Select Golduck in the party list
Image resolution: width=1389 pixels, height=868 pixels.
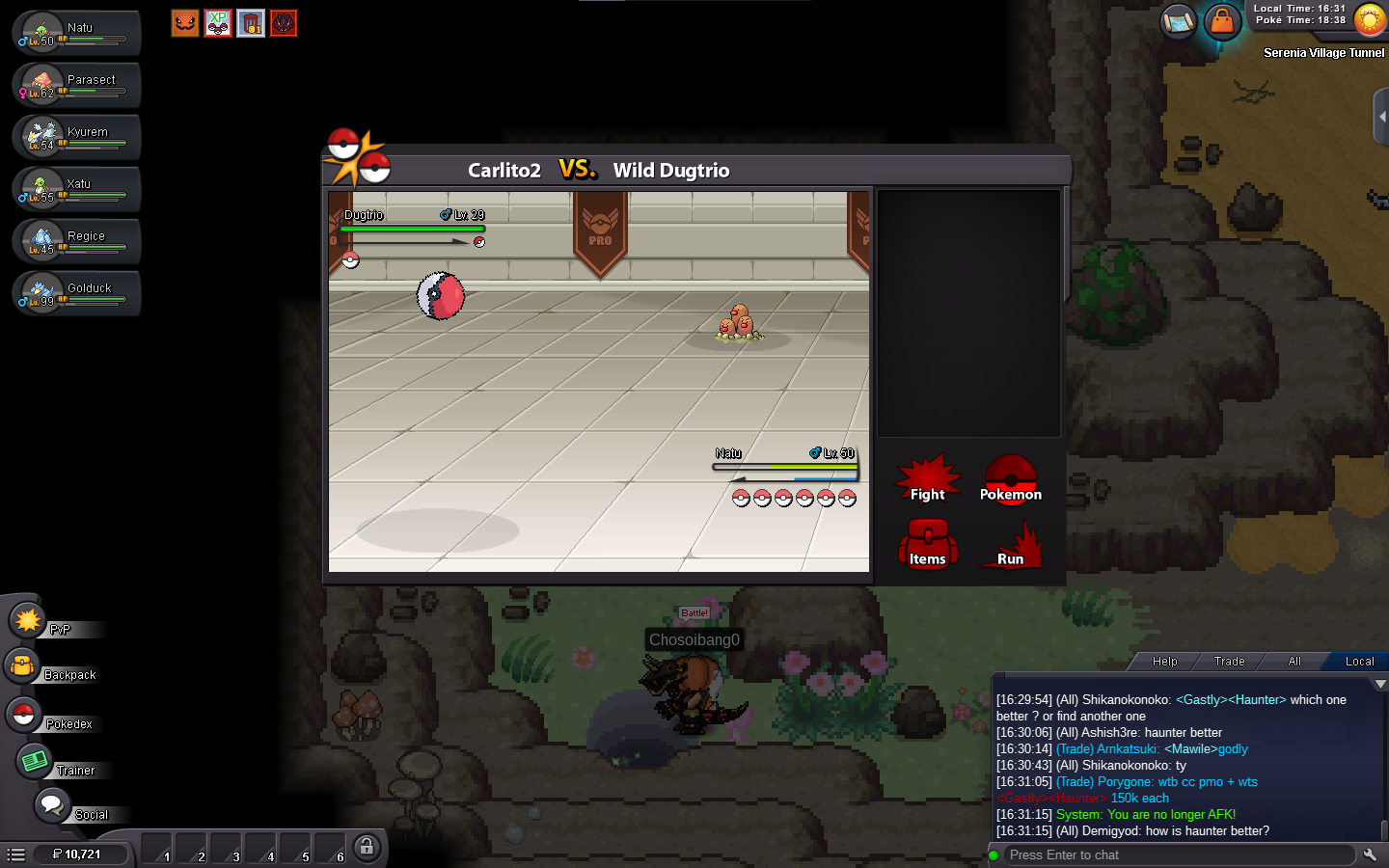click(77, 293)
